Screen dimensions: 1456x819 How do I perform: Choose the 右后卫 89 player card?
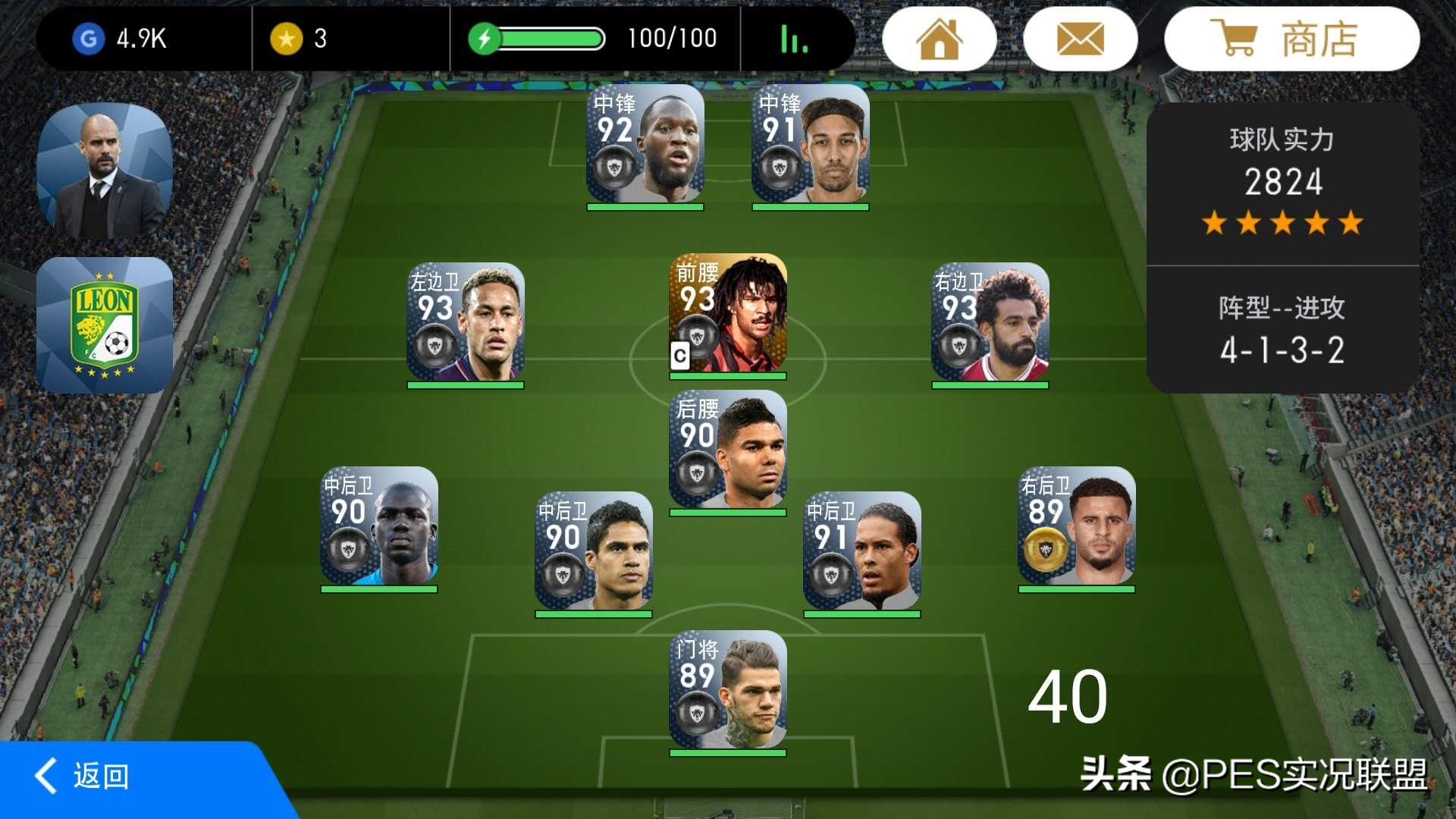coord(1077,526)
